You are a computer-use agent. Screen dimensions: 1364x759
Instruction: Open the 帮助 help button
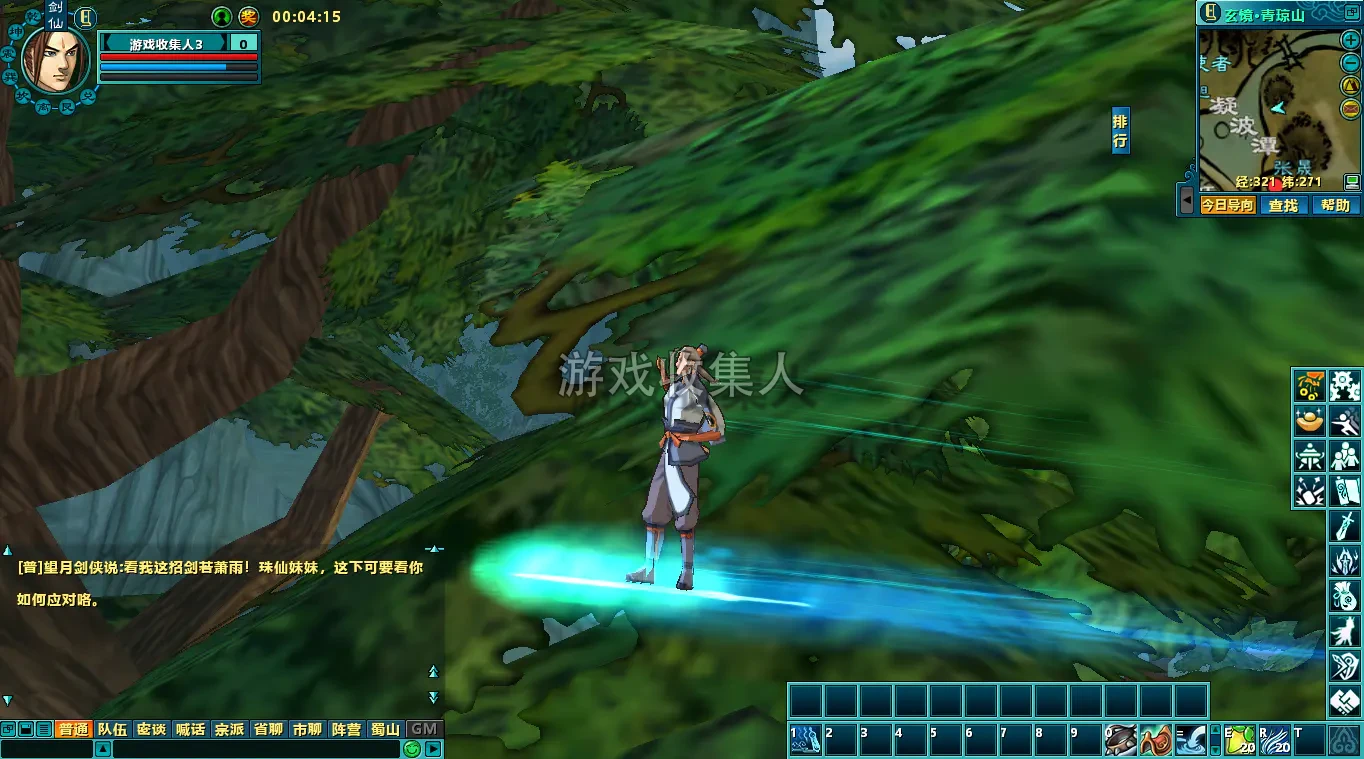tap(1335, 205)
